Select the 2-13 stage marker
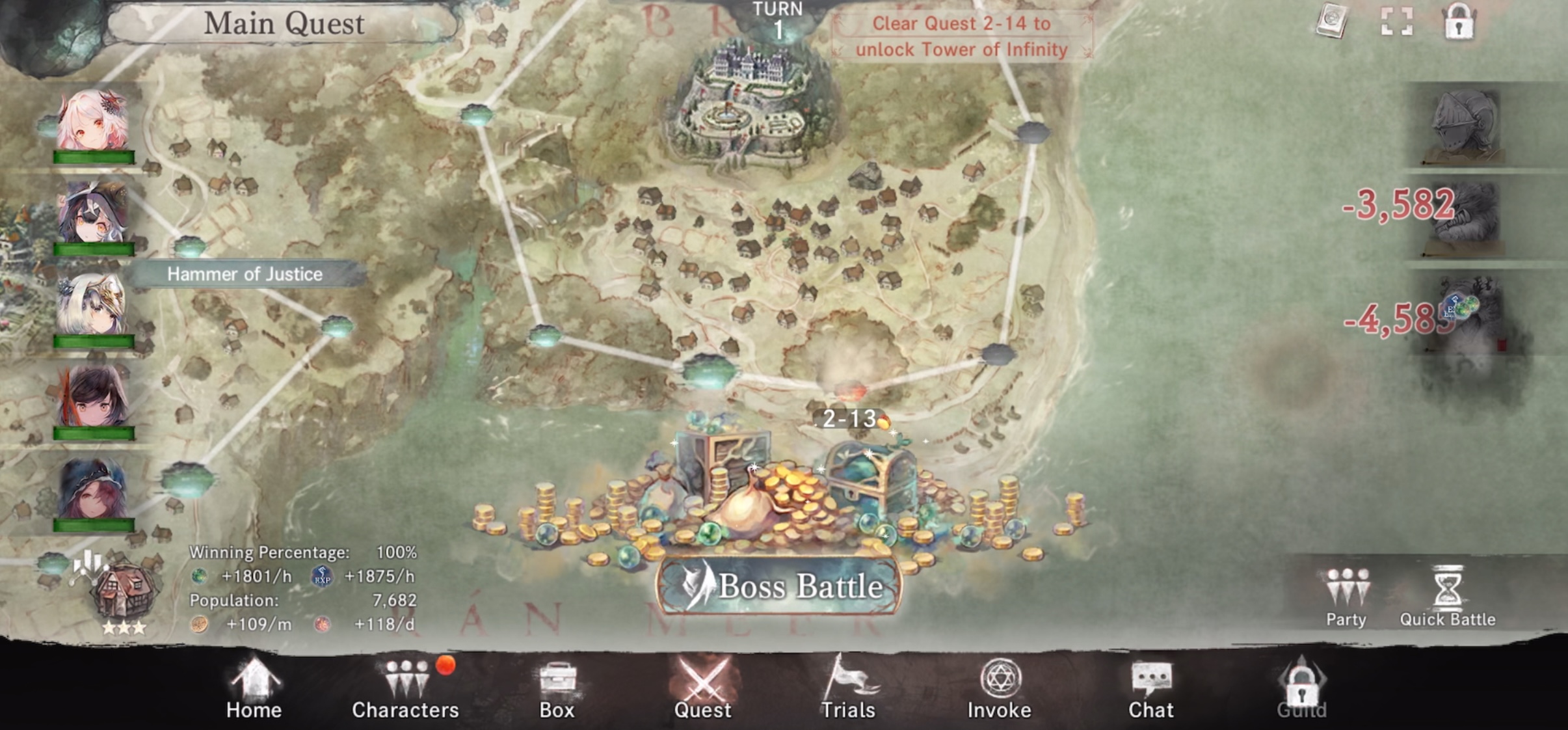The width and height of the screenshot is (1568, 730). tap(850, 418)
